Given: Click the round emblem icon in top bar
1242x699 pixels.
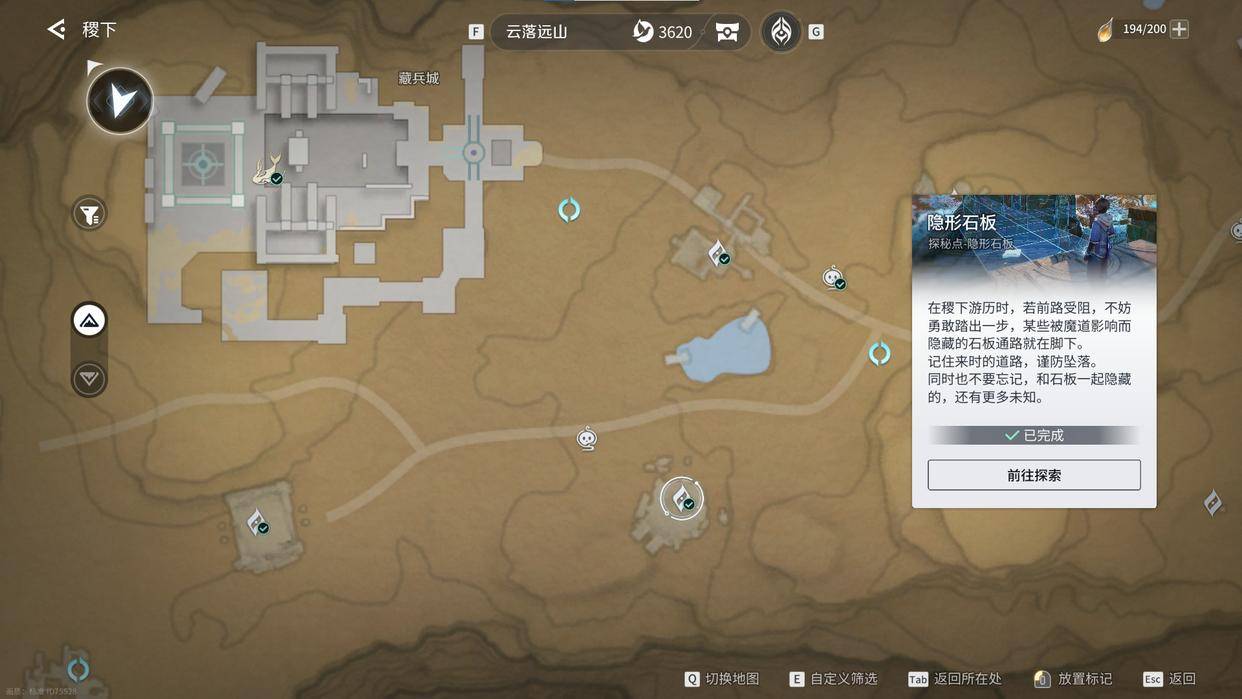Looking at the screenshot, I should coord(781,32).
